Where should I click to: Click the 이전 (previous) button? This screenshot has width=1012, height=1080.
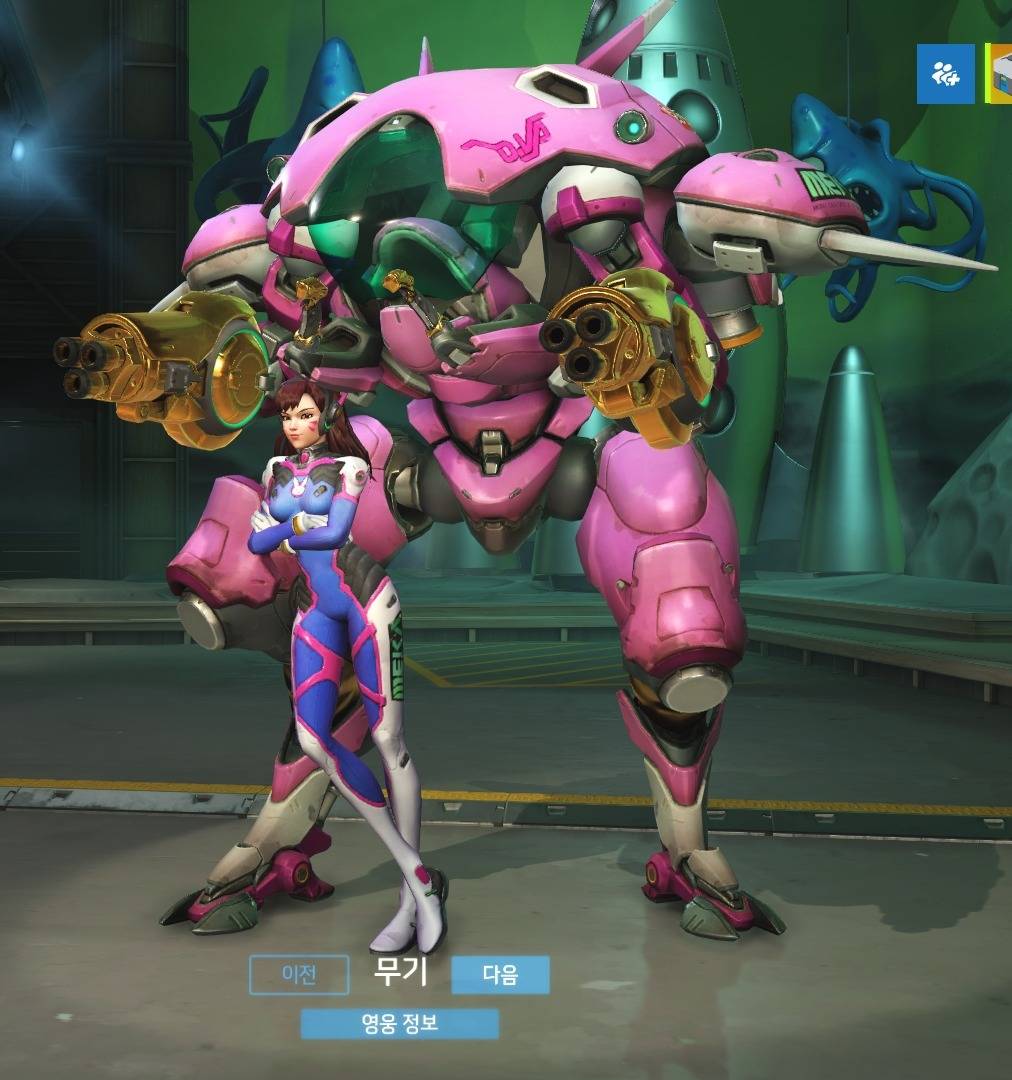pos(299,975)
